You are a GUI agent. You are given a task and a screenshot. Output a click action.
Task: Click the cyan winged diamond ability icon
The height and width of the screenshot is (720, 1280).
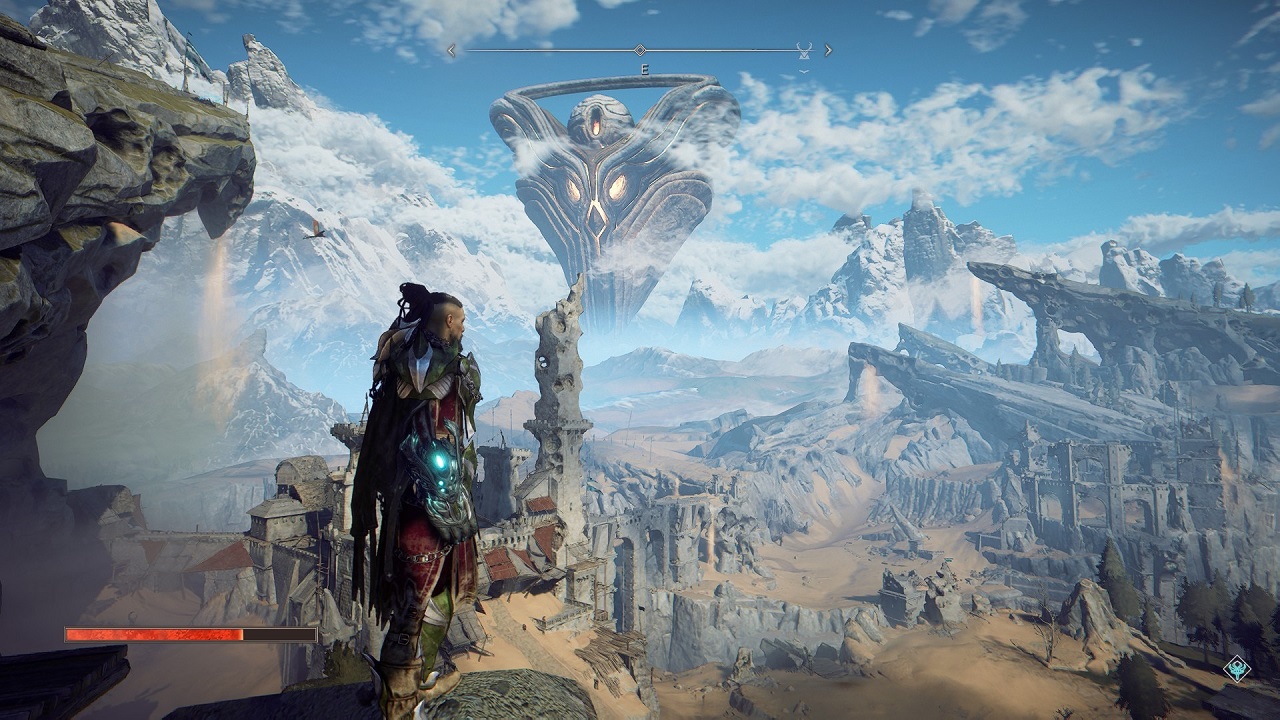click(x=1237, y=668)
